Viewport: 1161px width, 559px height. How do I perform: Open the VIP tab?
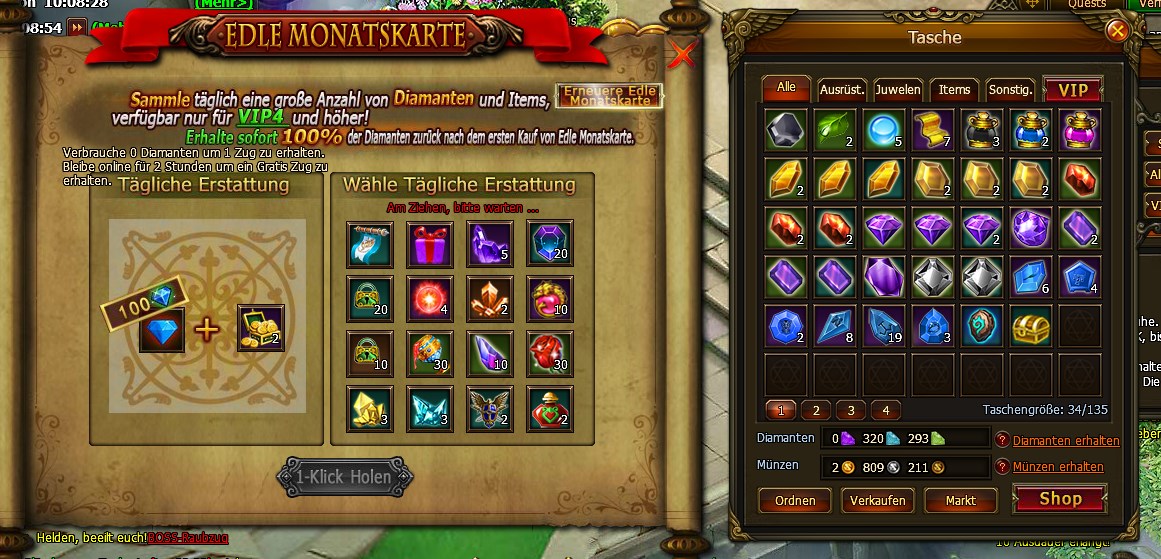pyautogui.click(x=1072, y=90)
